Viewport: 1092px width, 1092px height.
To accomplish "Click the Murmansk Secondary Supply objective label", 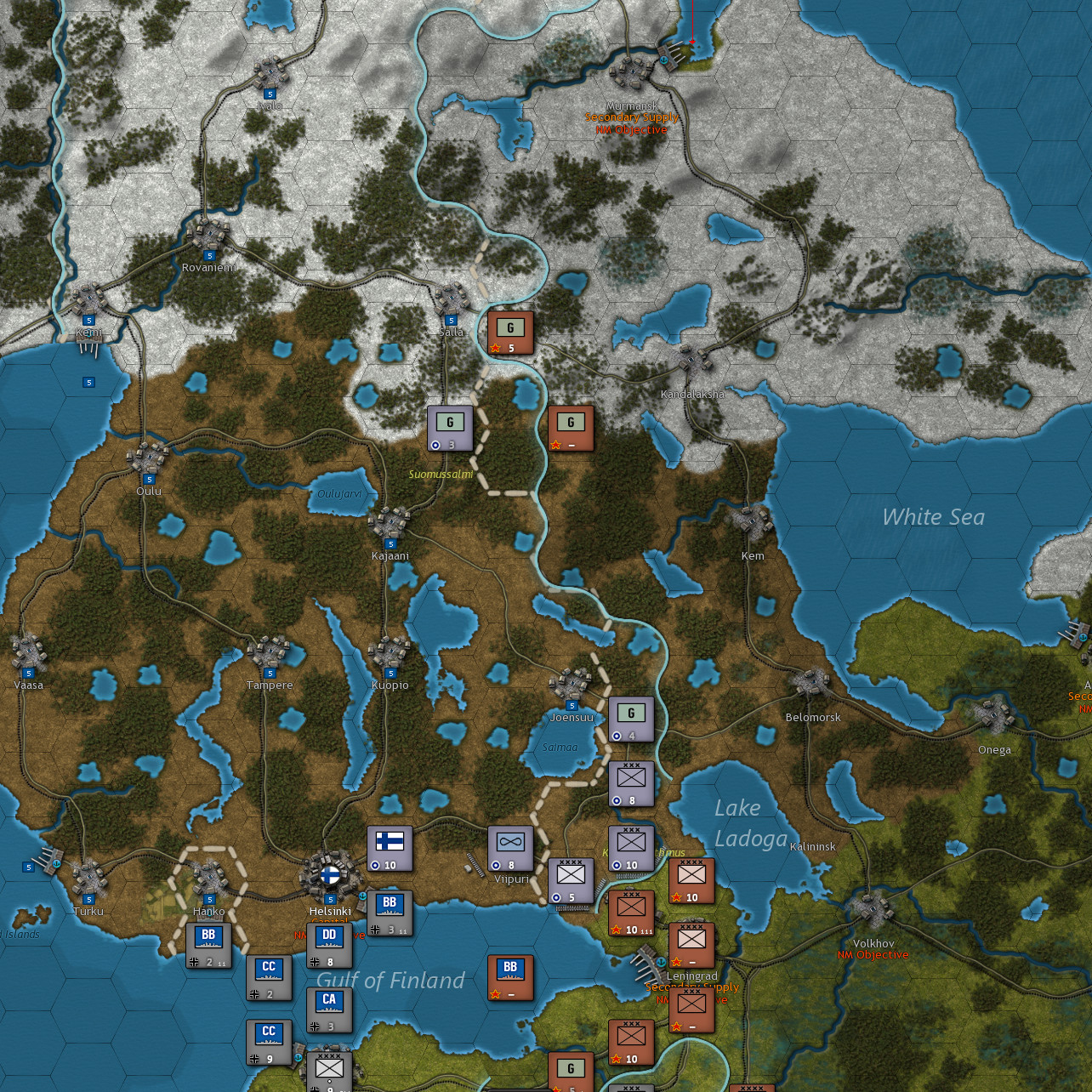I will 631,117.
